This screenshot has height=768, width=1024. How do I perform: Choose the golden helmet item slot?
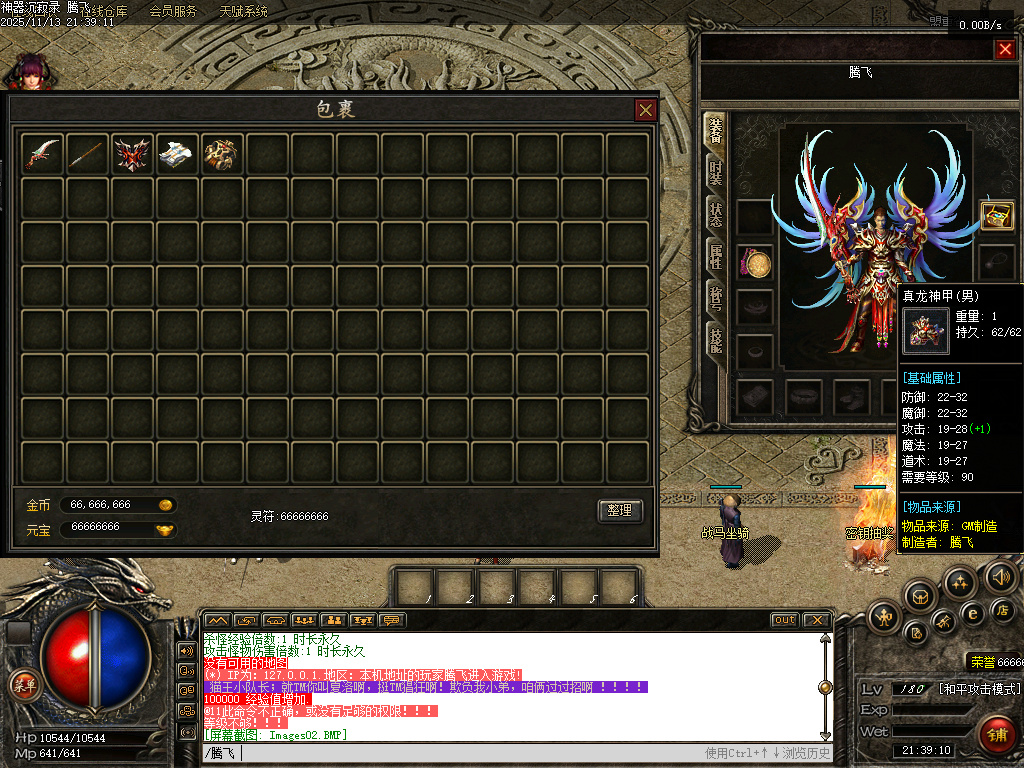pos(221,153)
